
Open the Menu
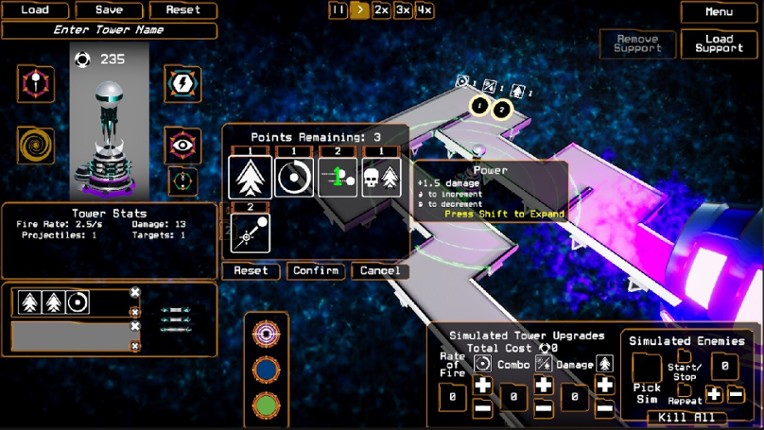click(x=719, y=12)
